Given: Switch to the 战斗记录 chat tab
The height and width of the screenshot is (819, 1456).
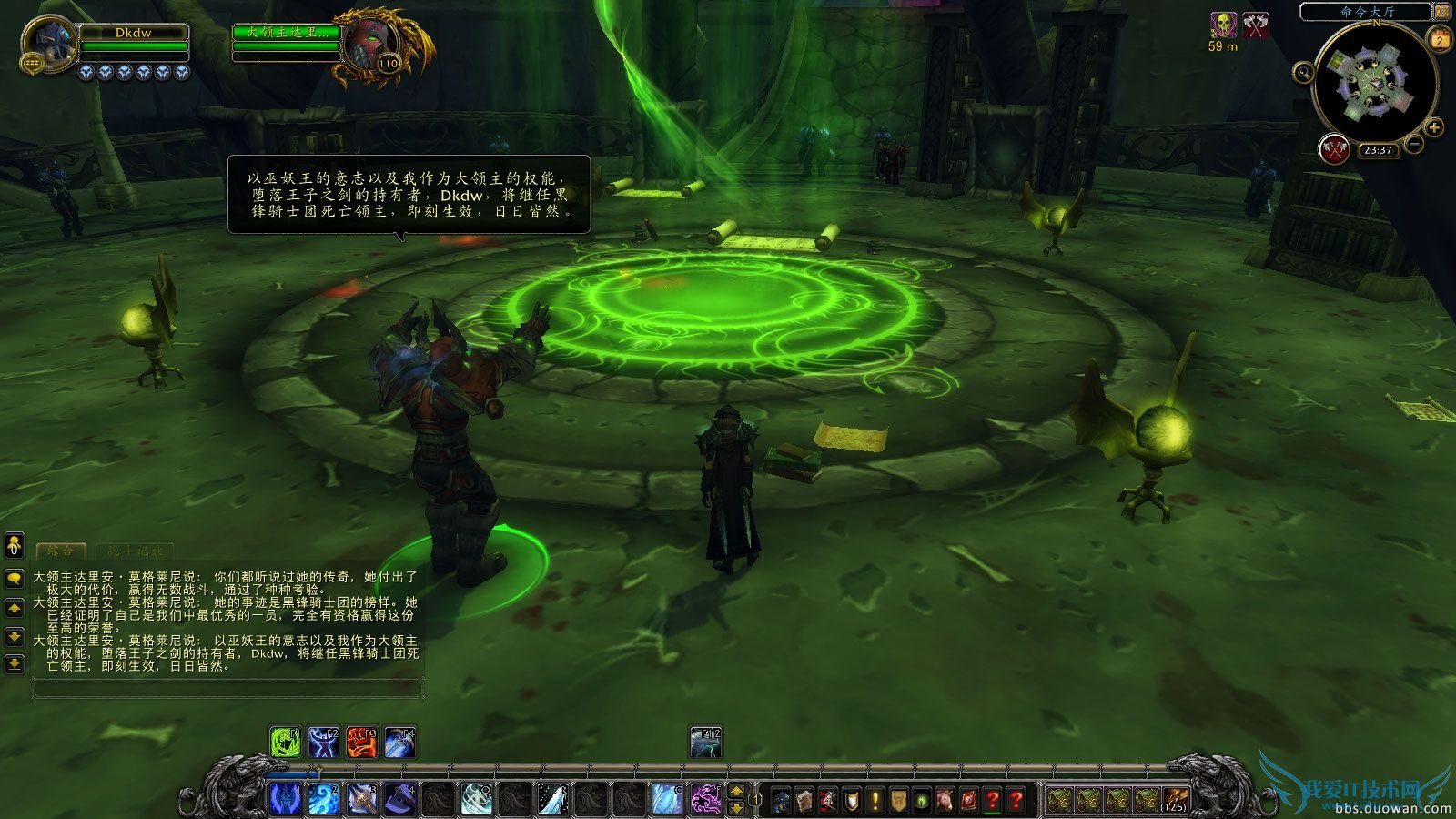Looking at the screenshot, I should pyautogui.click(x=134, y=551).
